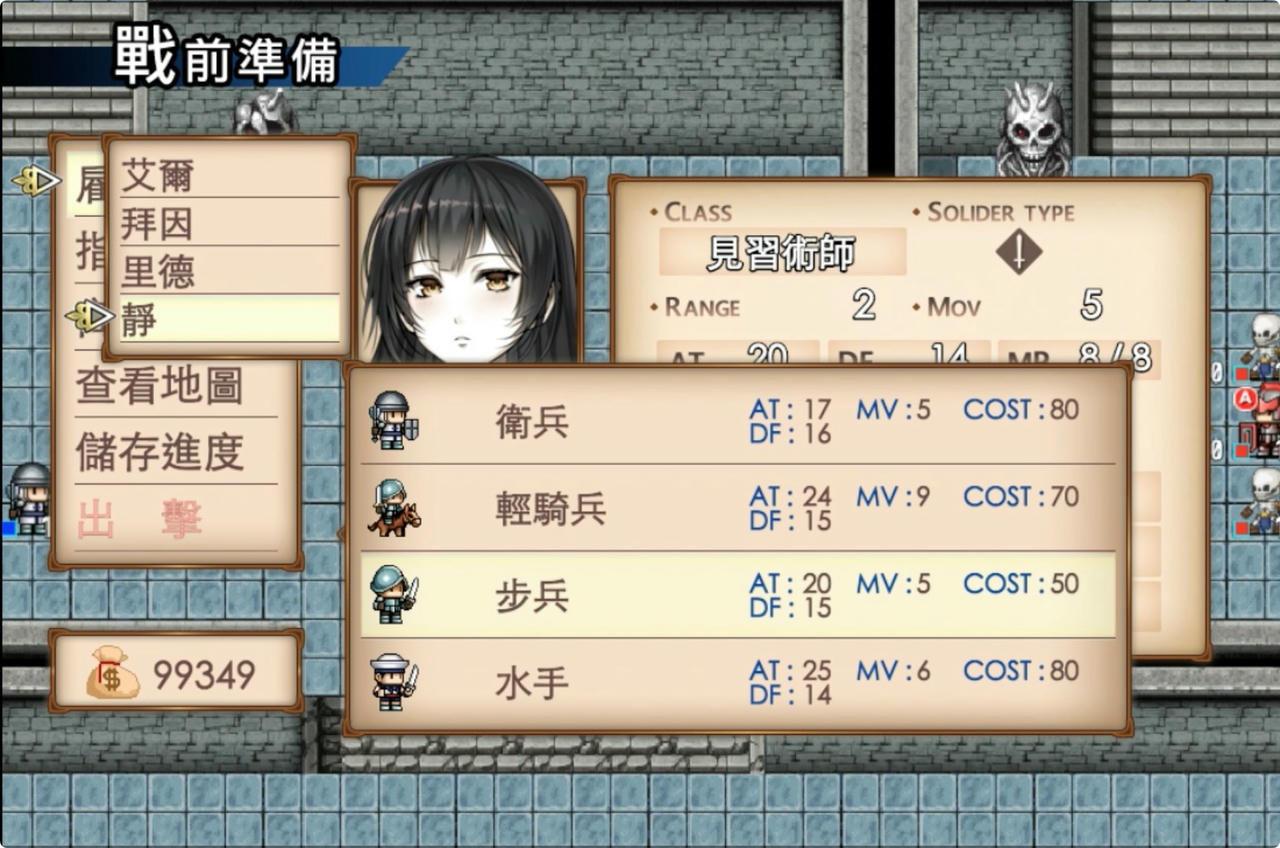
Task: Select 艾爾 from the character list
Action: [x=228, y=177]
